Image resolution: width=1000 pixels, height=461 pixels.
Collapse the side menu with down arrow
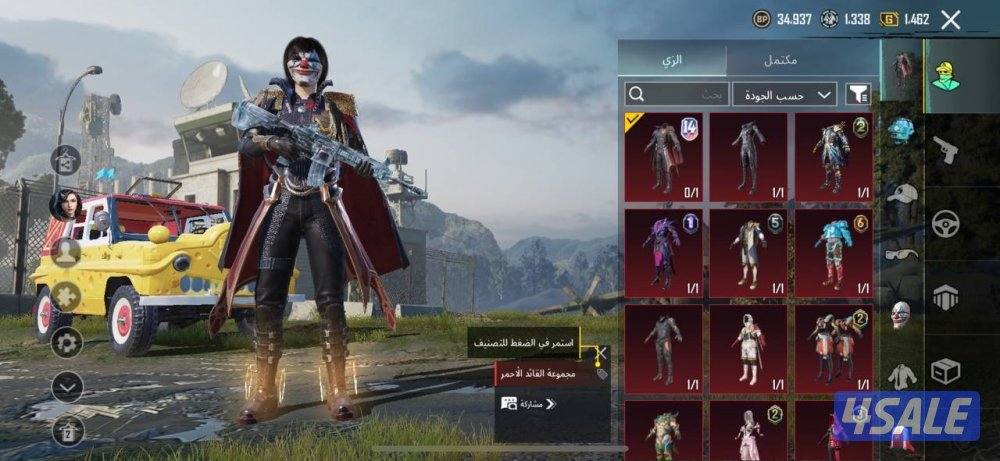coord(67,386)
